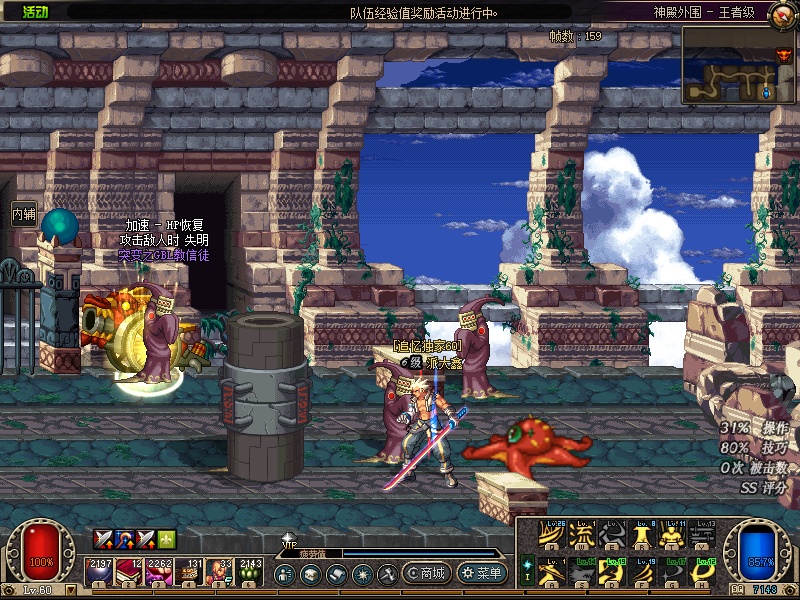The height and width of the screenshot is (600, 800).
Task: Open the 商城 shop button
Action: point(426,574)
